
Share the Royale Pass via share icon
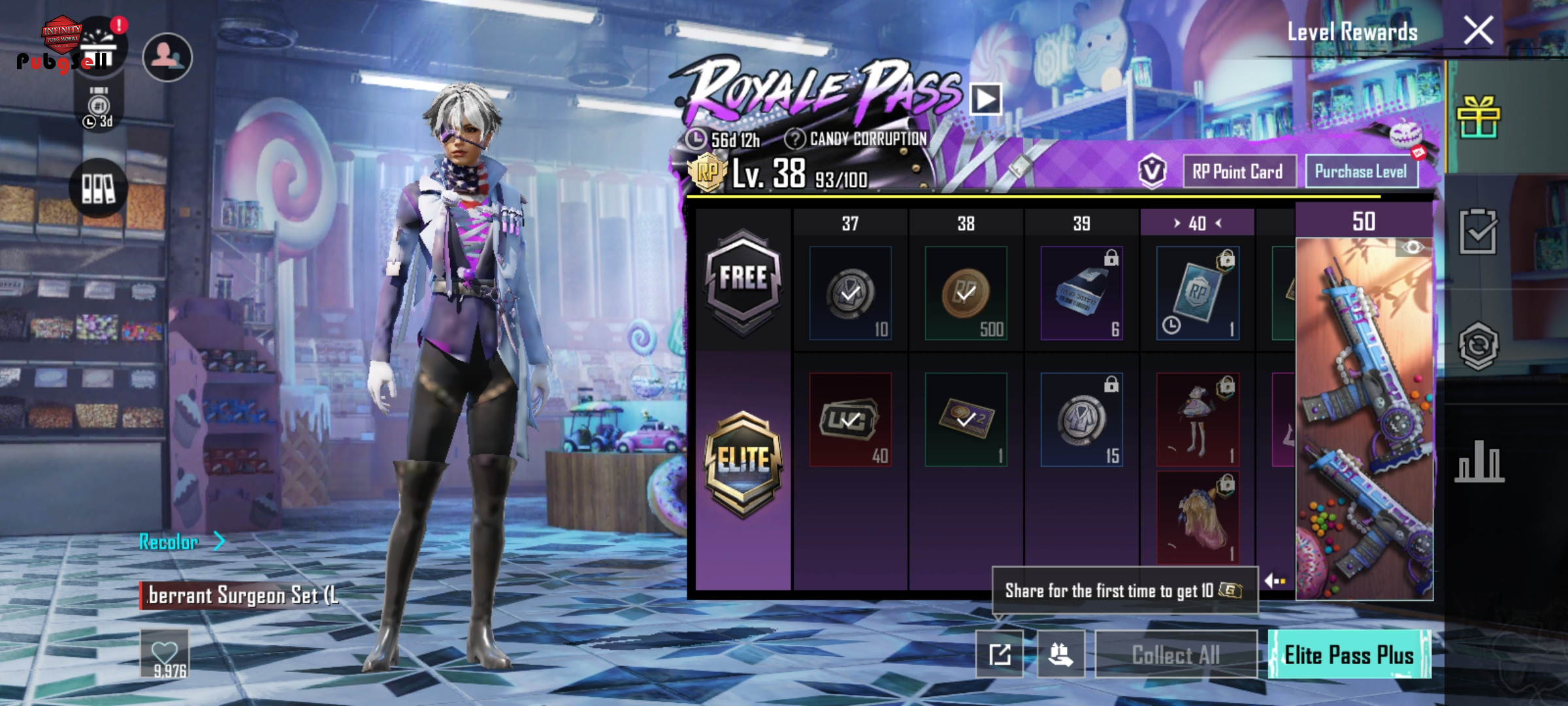tap(1000, 654)
